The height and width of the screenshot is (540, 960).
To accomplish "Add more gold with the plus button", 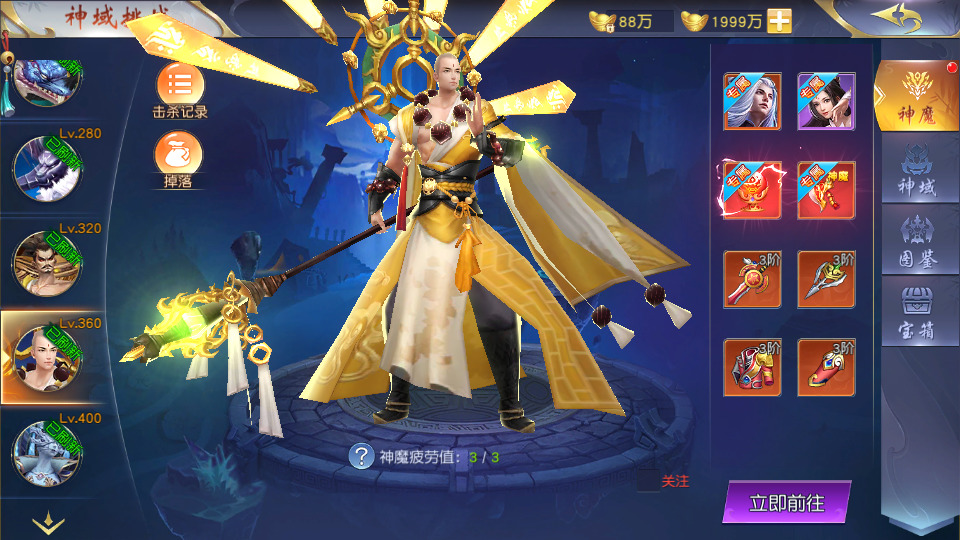I will [x=779, y=21].
